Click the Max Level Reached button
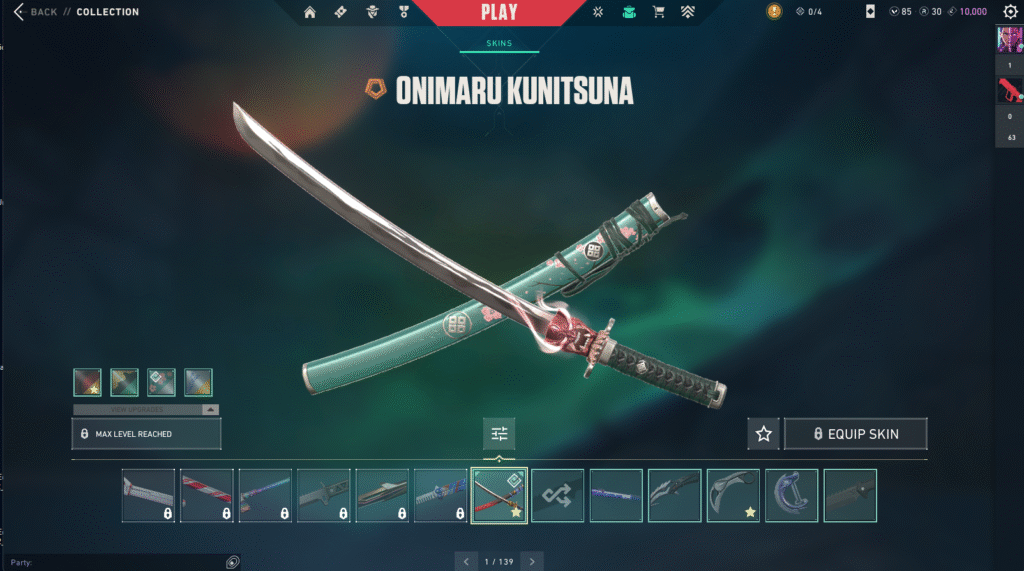 (x=146, y=434)
